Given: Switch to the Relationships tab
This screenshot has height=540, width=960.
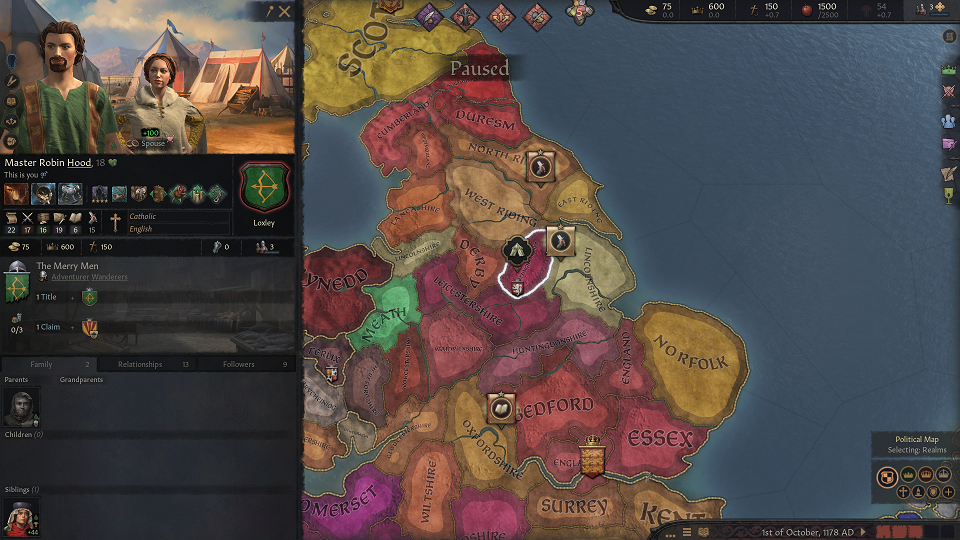Looking at the screenshot, I should tap(140, 364).
